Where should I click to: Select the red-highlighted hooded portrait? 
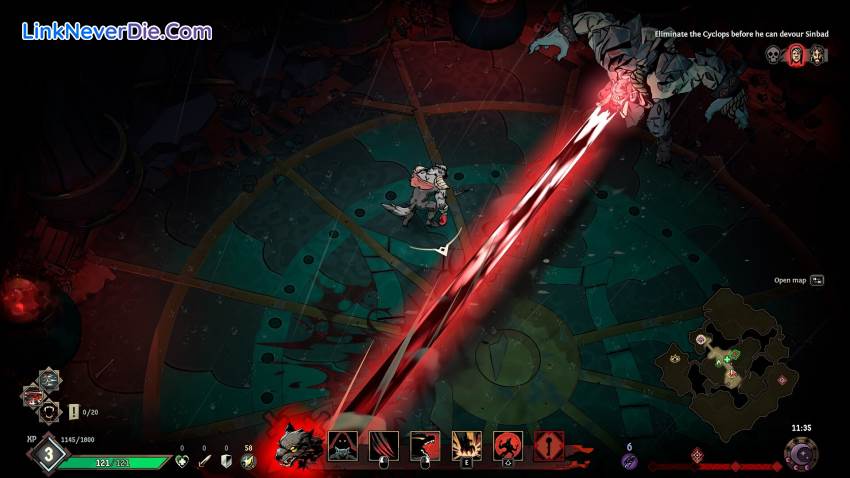coord(796,55)
